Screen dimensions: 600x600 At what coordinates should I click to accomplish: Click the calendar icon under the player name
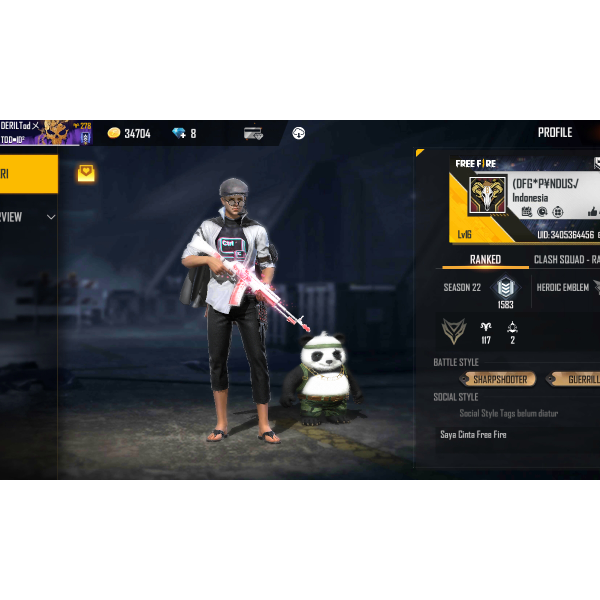point(527,212)
